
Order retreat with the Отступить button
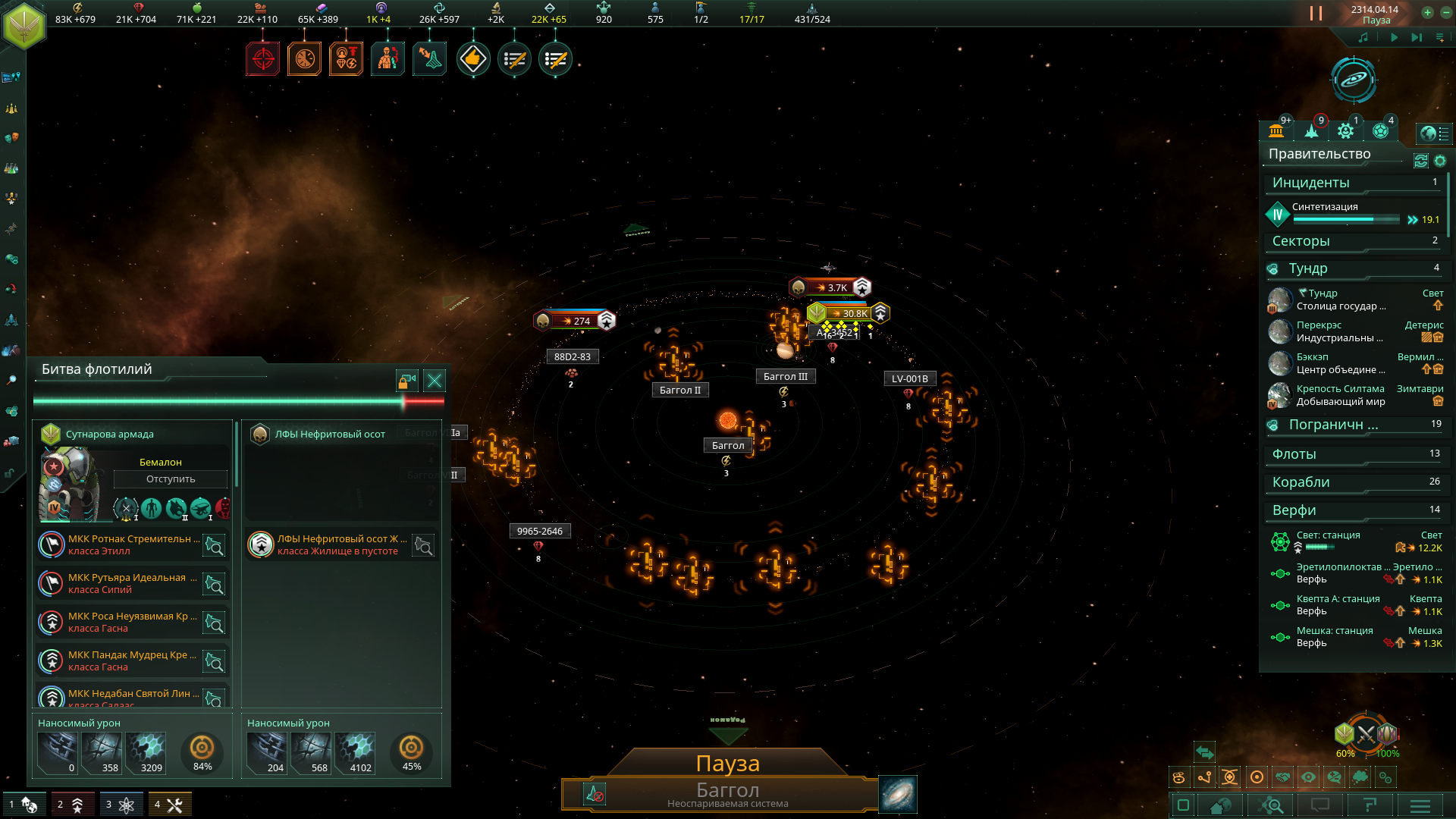[171, 479]
